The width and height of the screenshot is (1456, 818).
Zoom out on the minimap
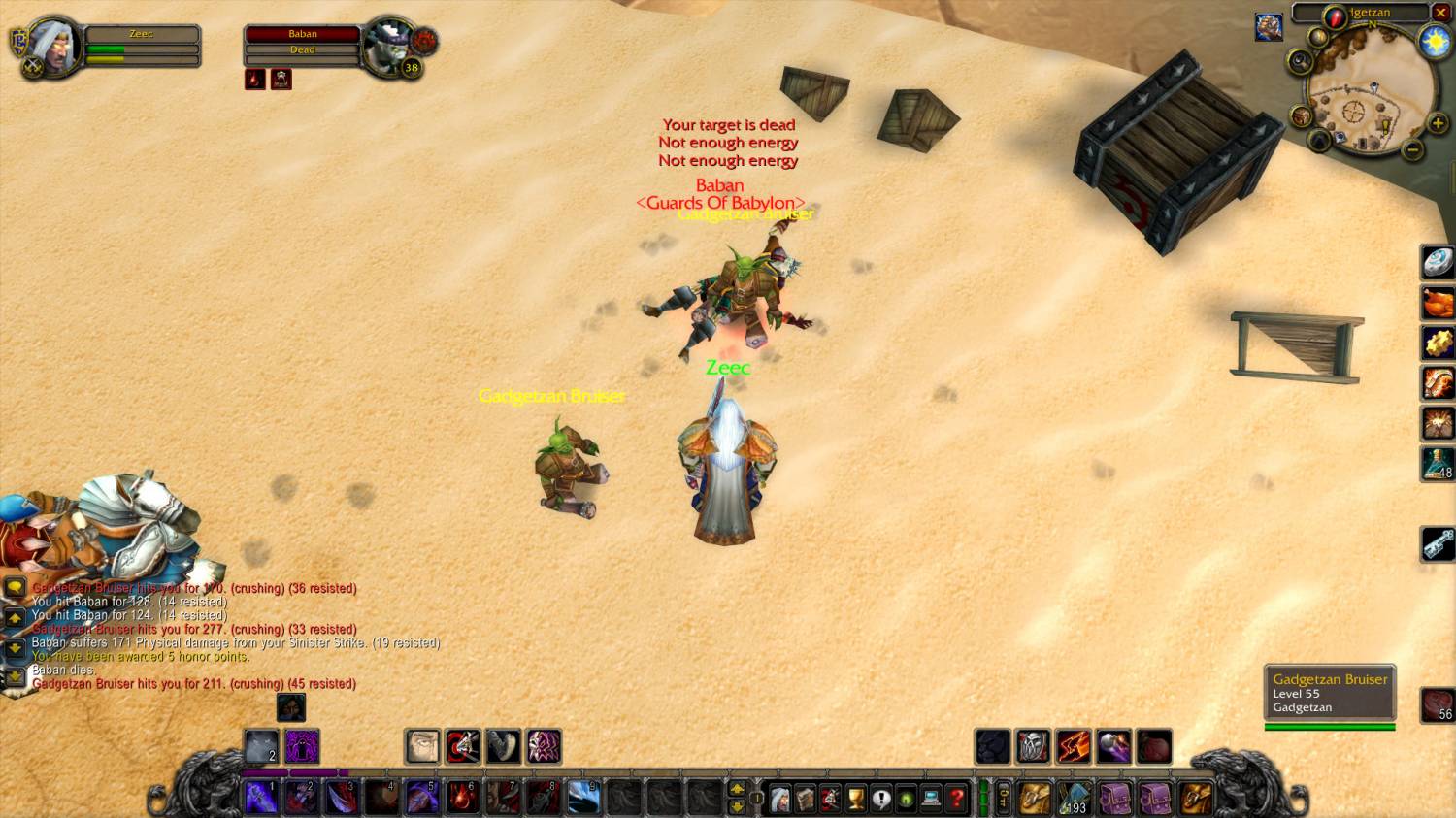pyautogui.click(x=1413, y=149)
